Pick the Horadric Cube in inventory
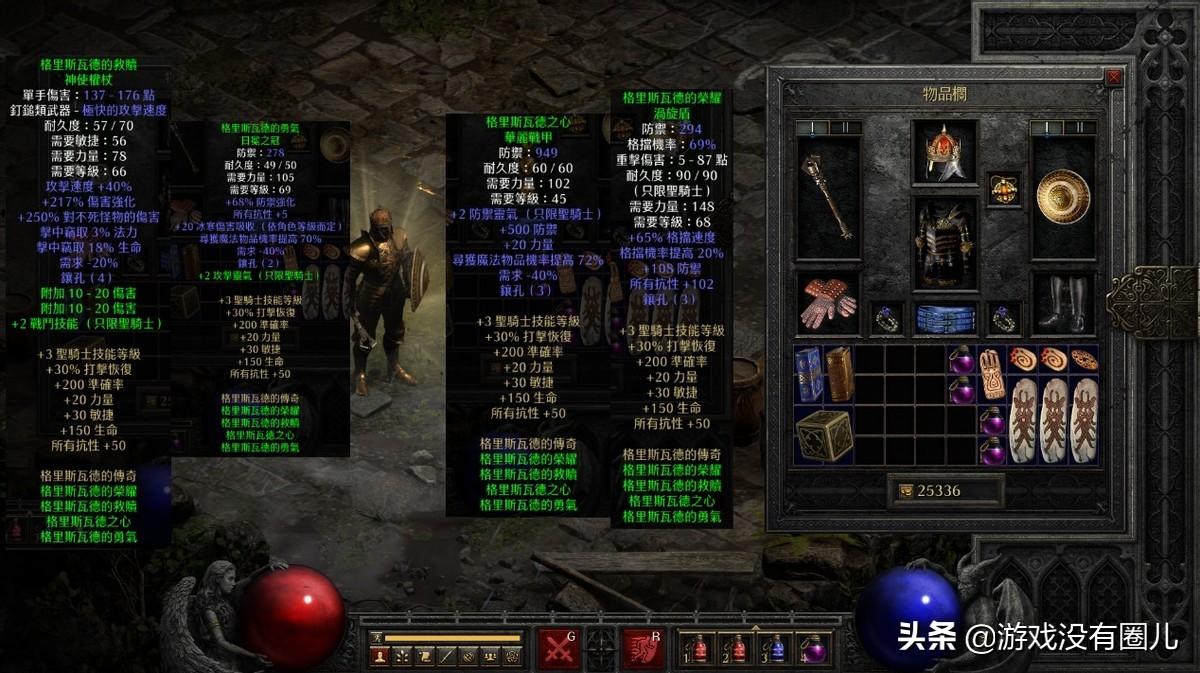Screen dimensions: 1200x673 825,435
